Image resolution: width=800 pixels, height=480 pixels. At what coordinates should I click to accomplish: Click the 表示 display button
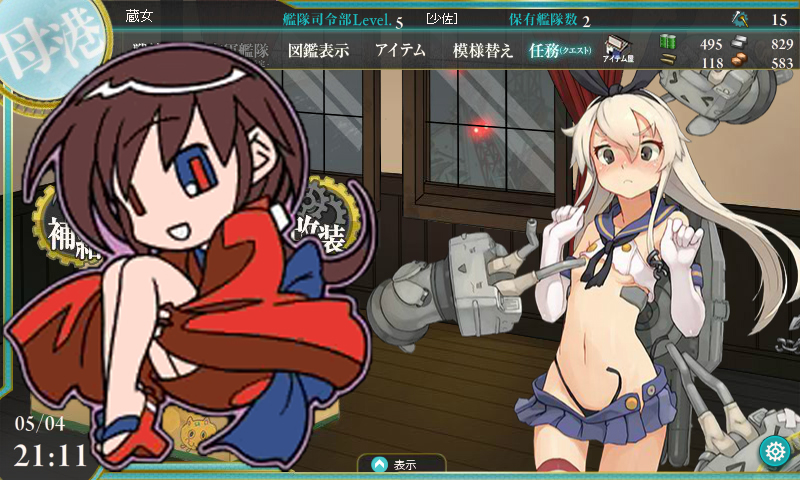(x=402, y=465)
